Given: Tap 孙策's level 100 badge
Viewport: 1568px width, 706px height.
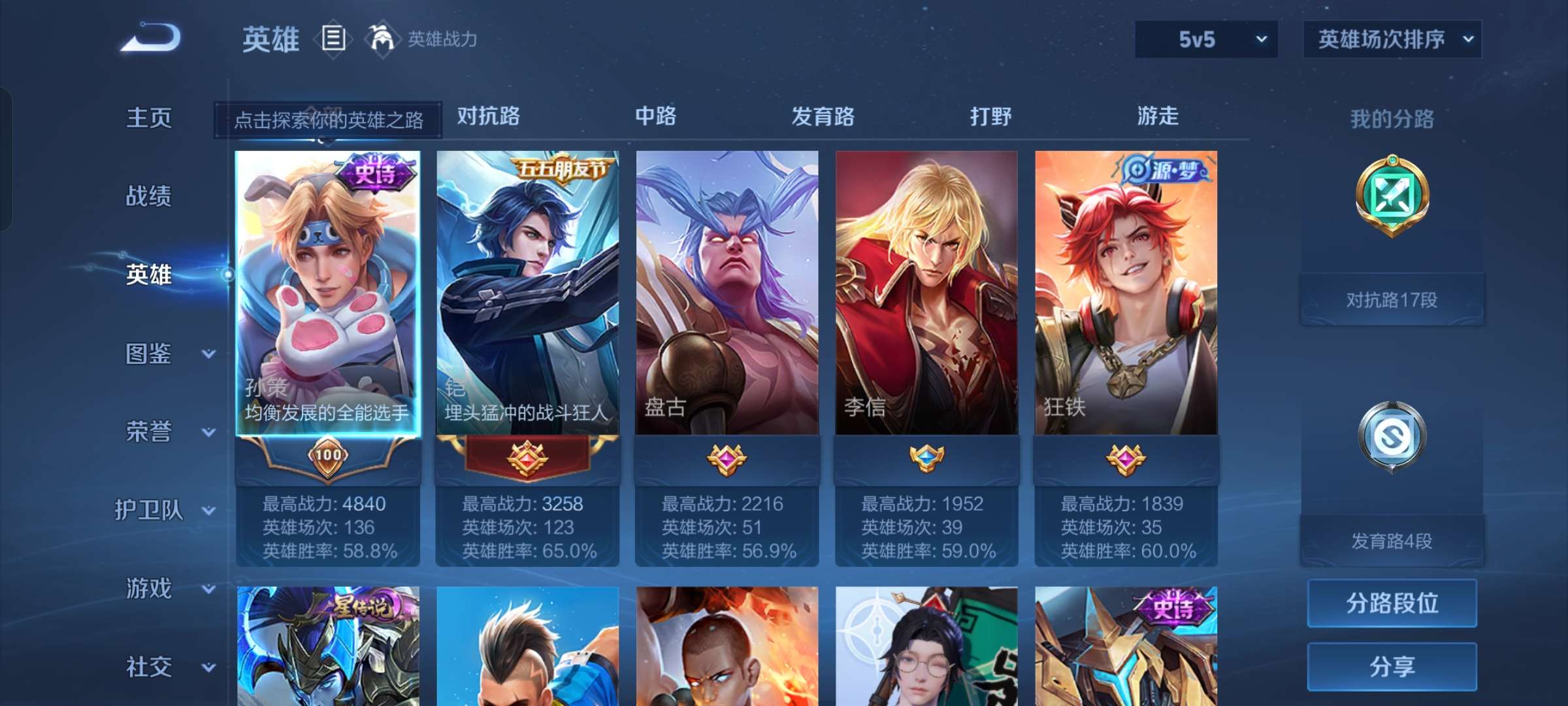Looking at the screenshot, I should (328, 456).
